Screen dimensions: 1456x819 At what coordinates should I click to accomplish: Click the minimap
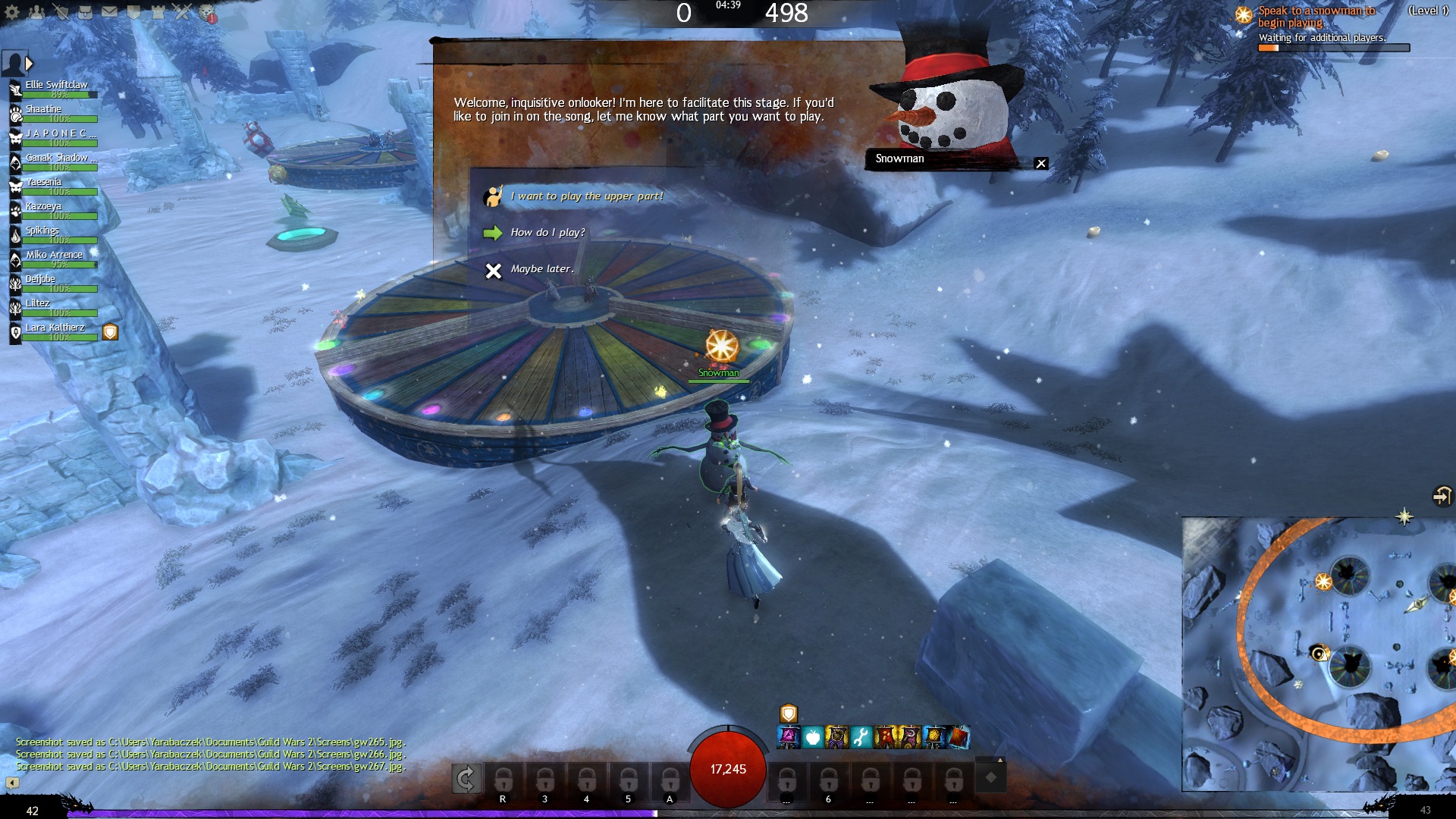tap(1318, 654)
